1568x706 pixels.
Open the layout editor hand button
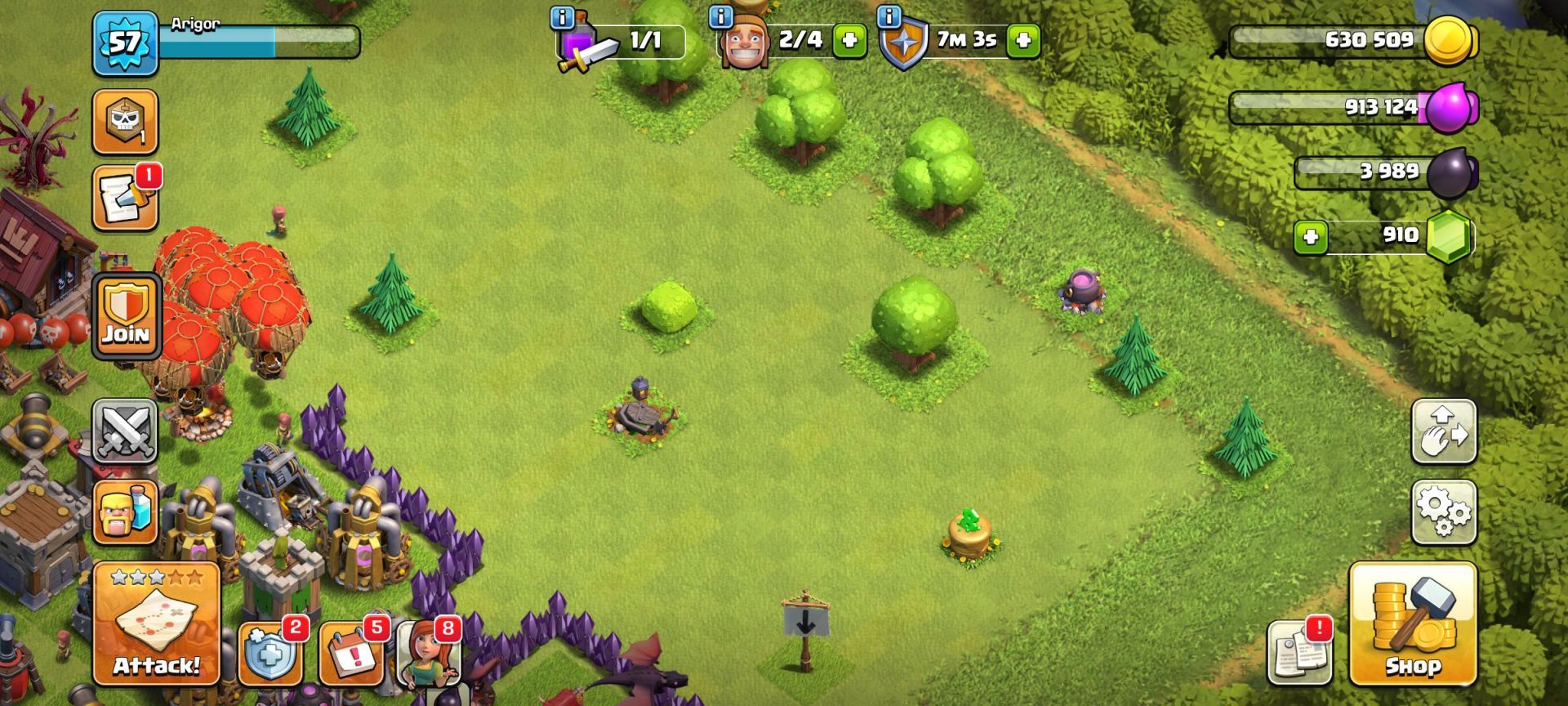coord(1443,431)
